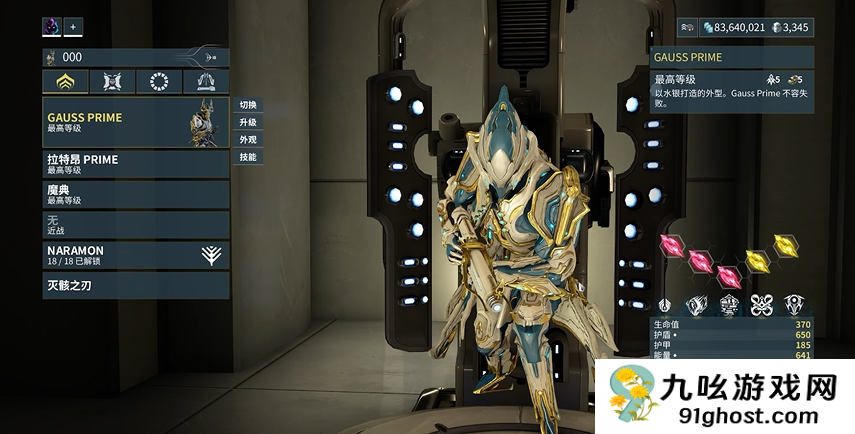The height and width of the screenshot is (434, 855).
Task: Open the 拉特昂 Prime primary weapon slot
Action: click(135, 164)
